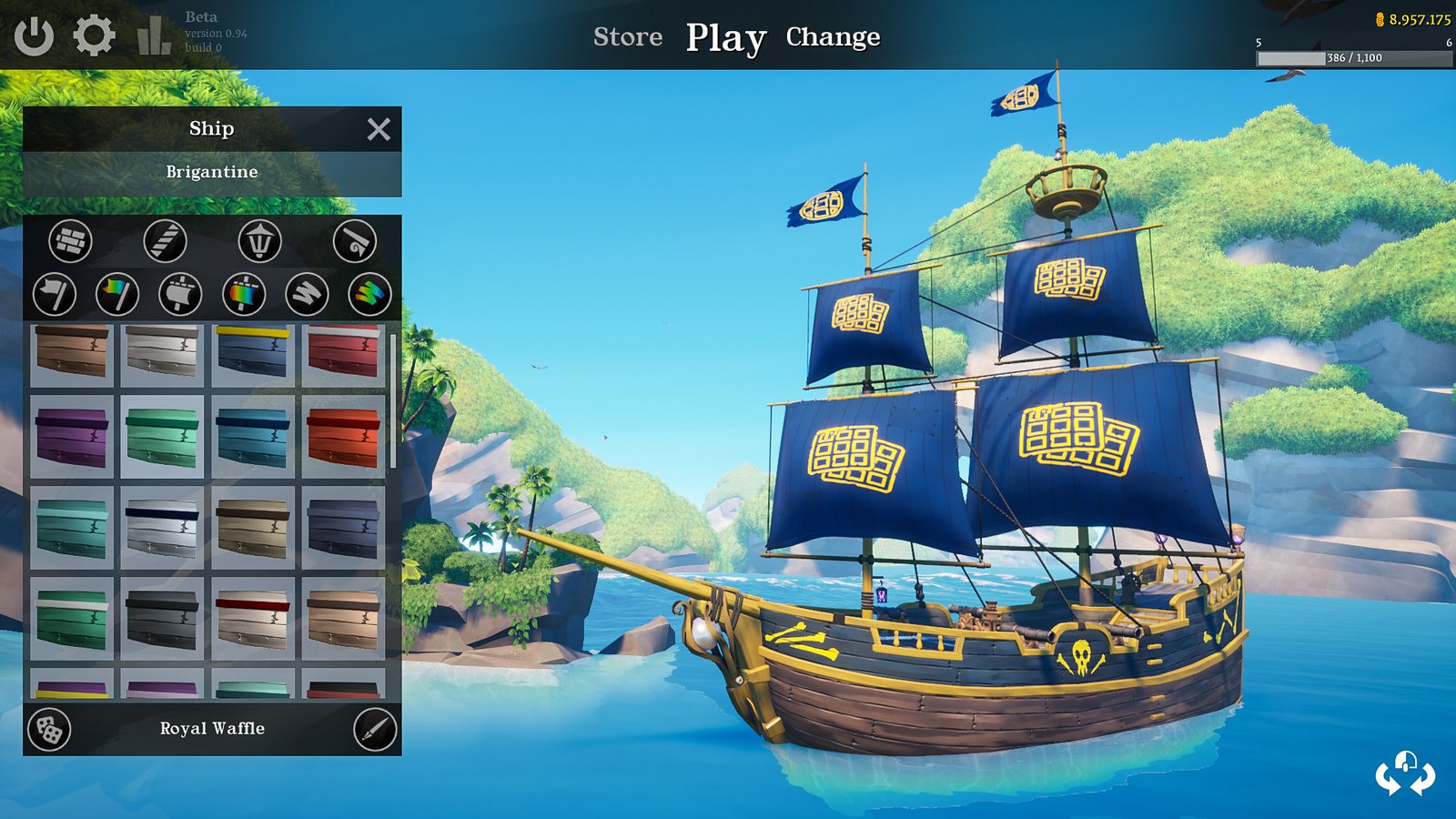Select the orange-red hull with dark red trim
Viewport: 1456px width, 819px height.
coord(343,437)
